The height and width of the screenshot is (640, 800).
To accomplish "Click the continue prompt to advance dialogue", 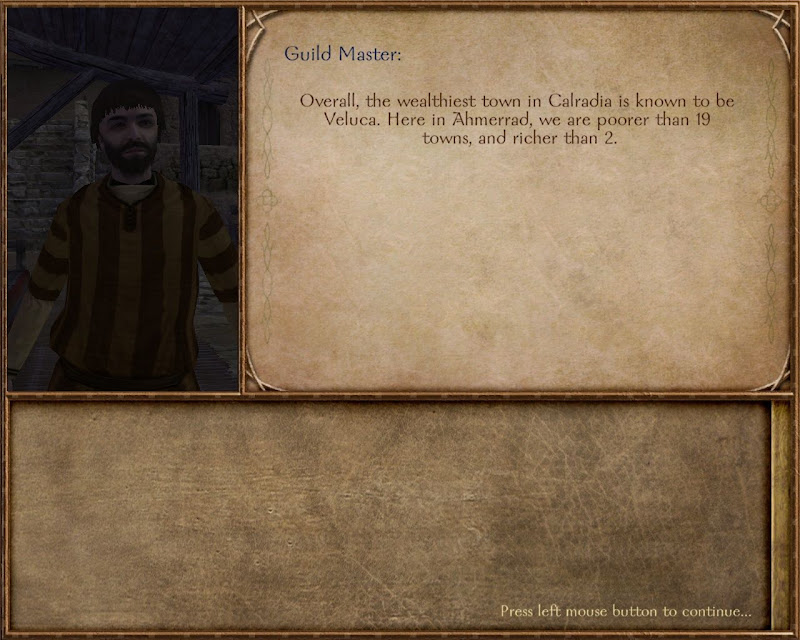I will pos(625,610).
